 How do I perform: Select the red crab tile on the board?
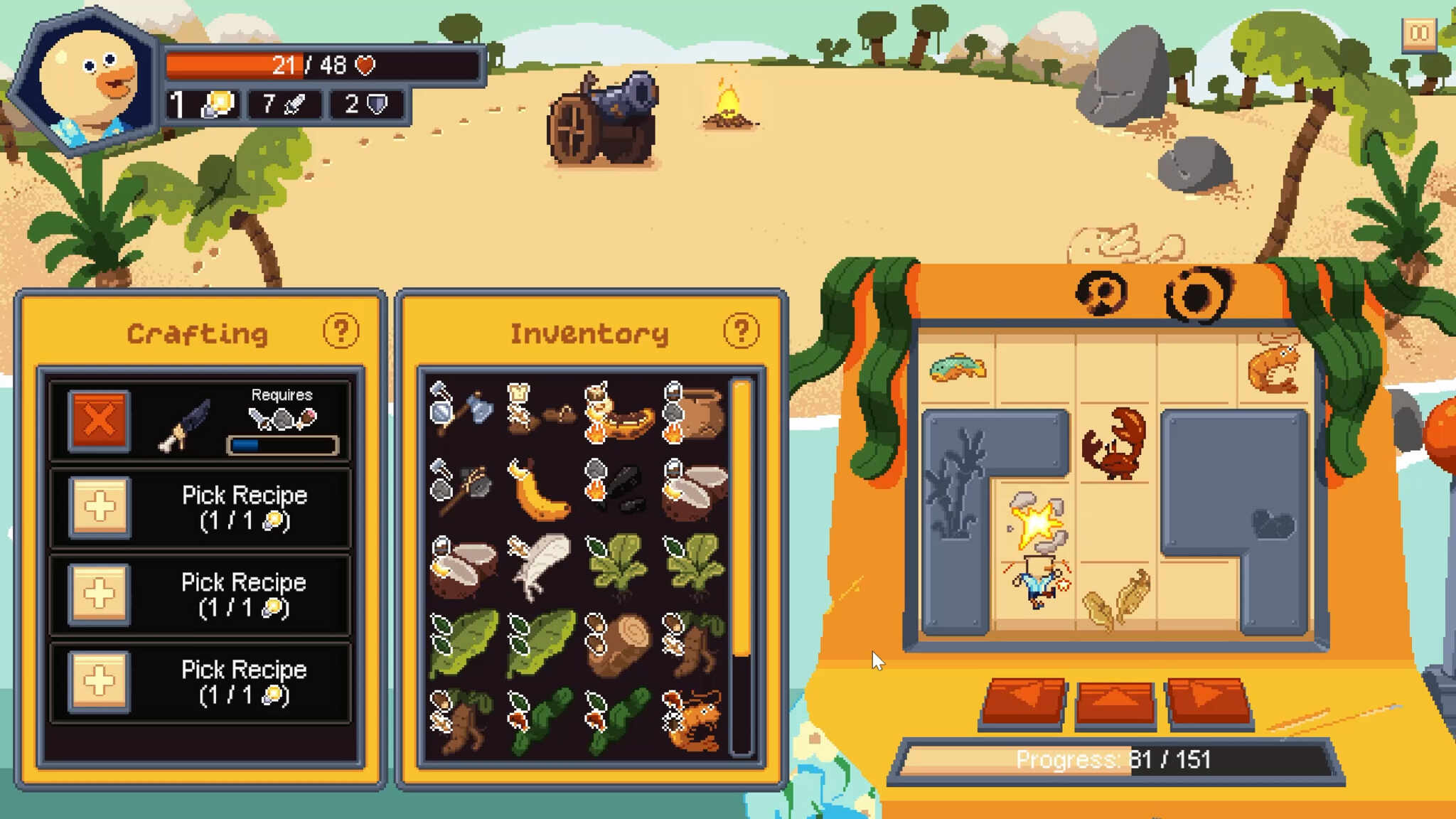1114,444
